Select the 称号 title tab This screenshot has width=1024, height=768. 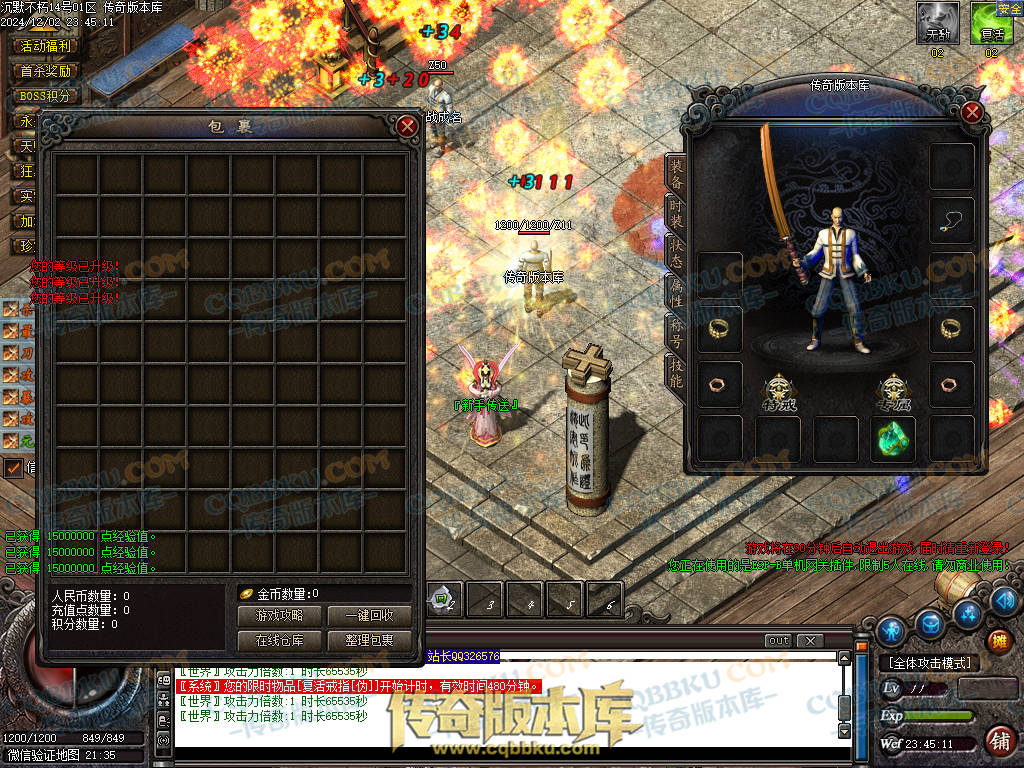click(x=676, y=330)
